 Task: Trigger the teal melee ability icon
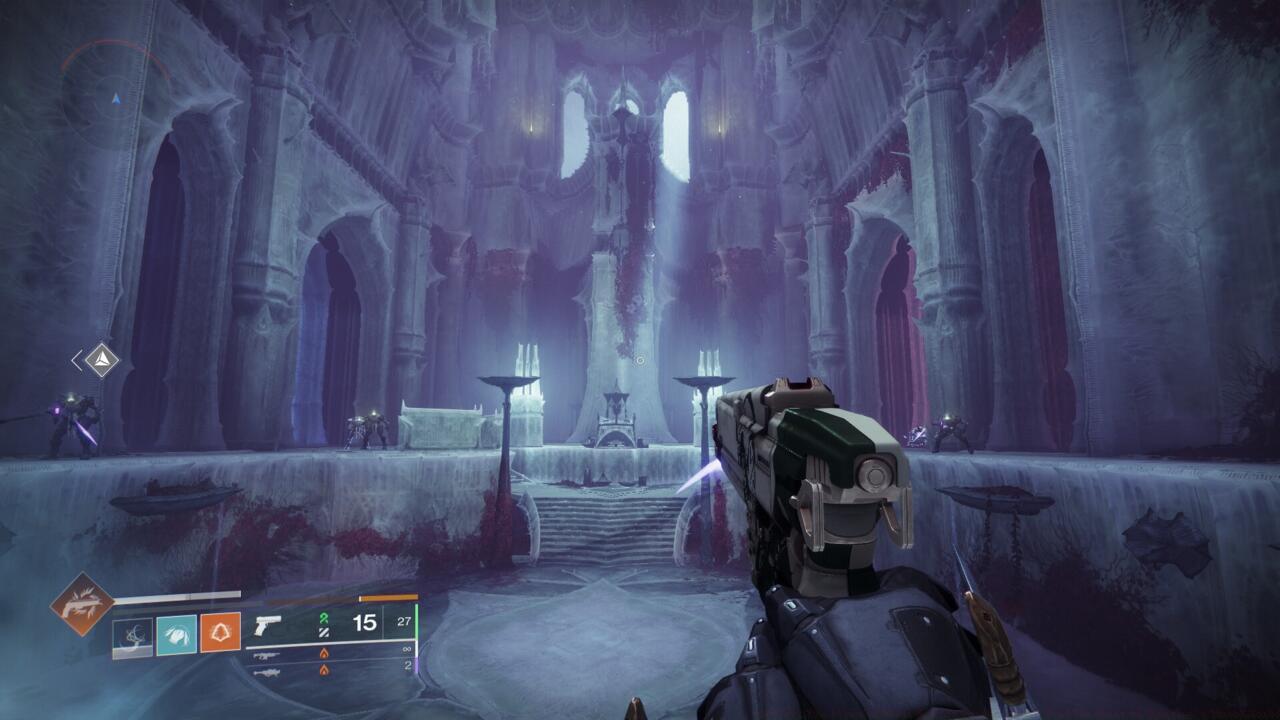click(x=176, y=634)
